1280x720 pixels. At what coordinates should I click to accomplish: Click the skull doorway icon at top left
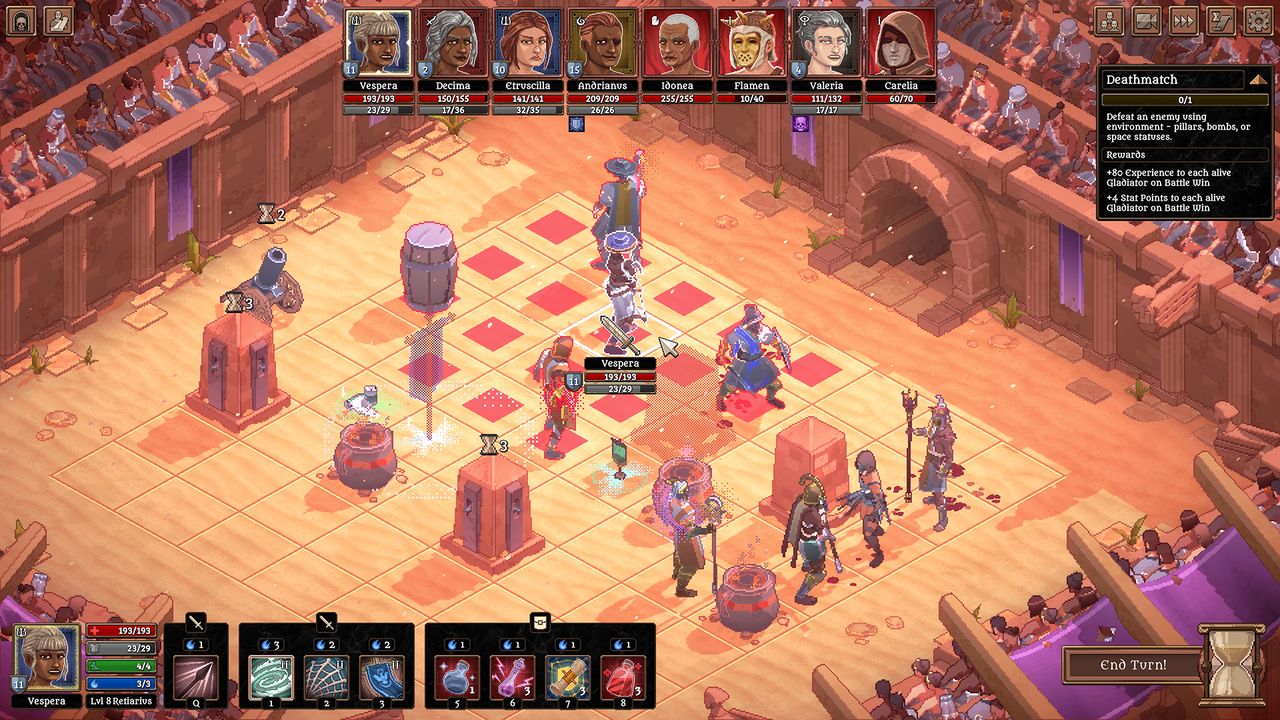21,21
